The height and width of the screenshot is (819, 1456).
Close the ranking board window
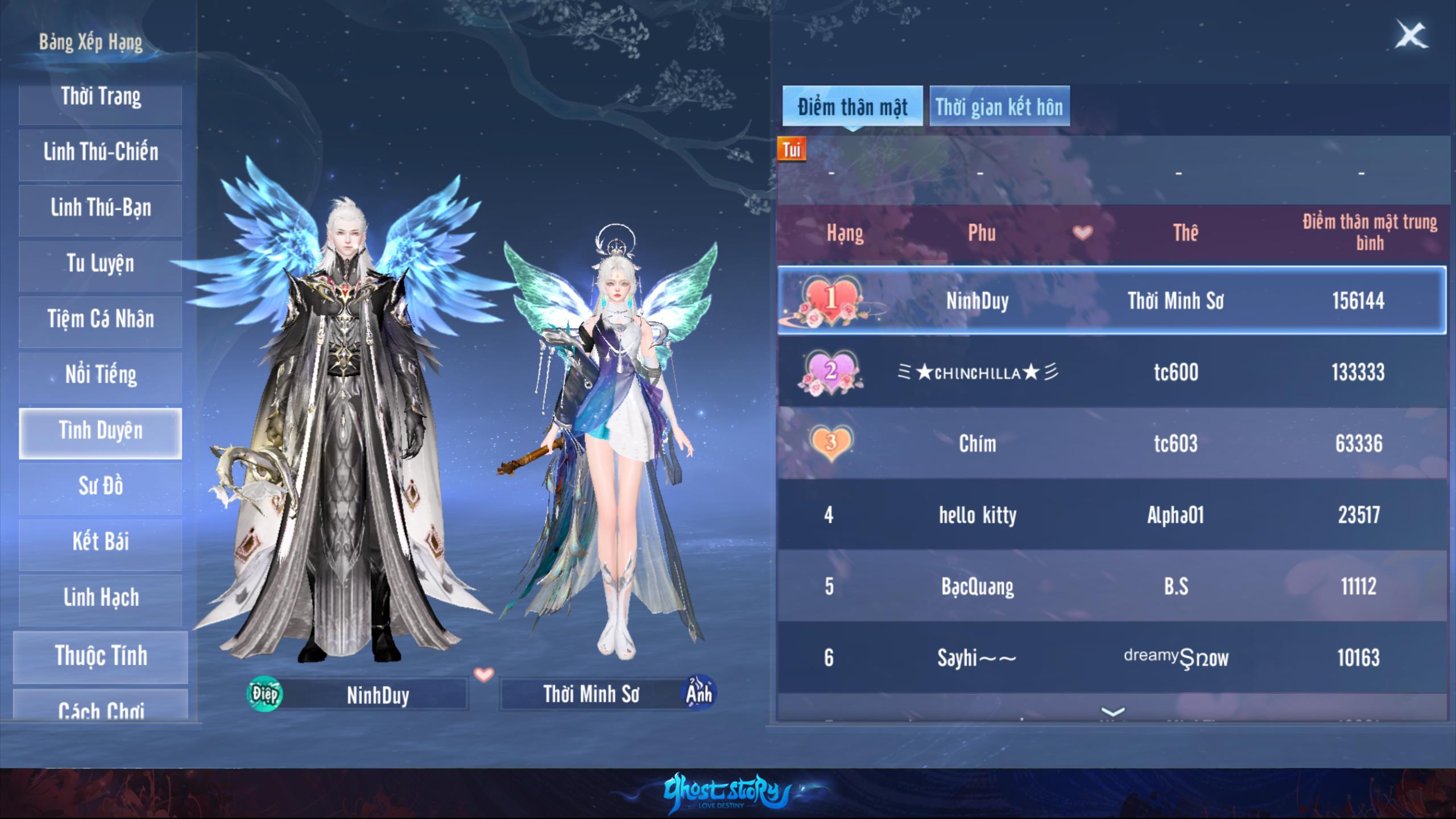click(x=1411, y=36)
